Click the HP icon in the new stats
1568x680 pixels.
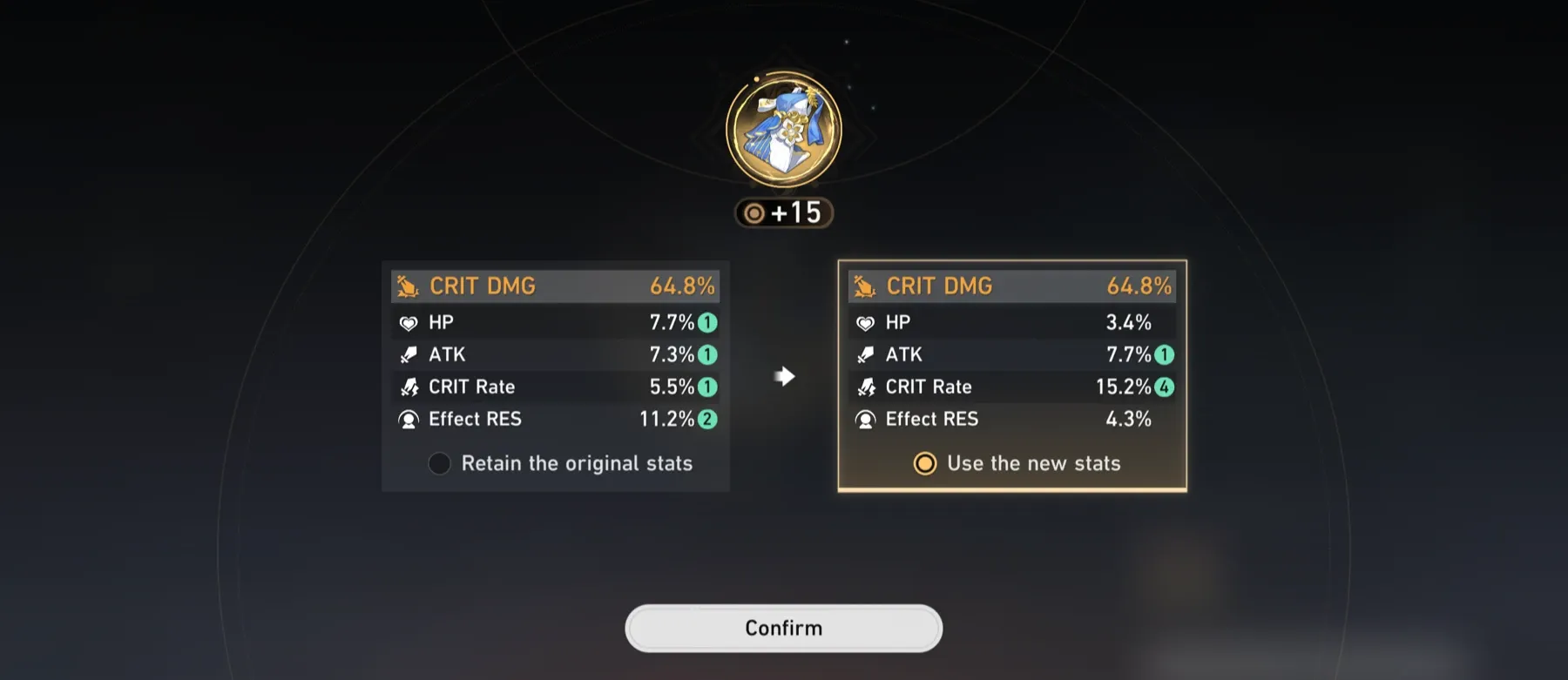tap(865, 321)
